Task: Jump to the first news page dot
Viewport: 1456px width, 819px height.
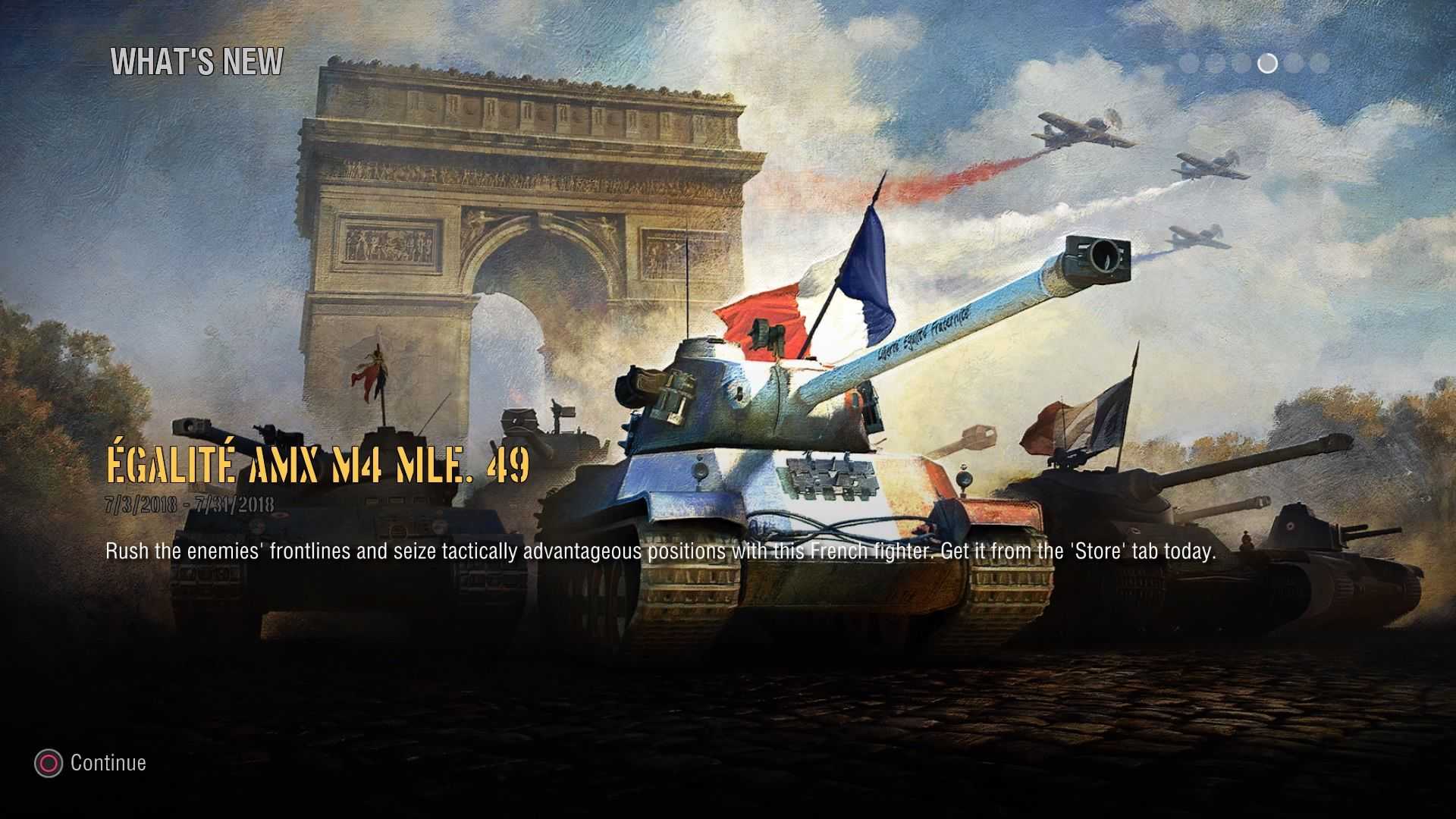Action: click(1189, 64)
